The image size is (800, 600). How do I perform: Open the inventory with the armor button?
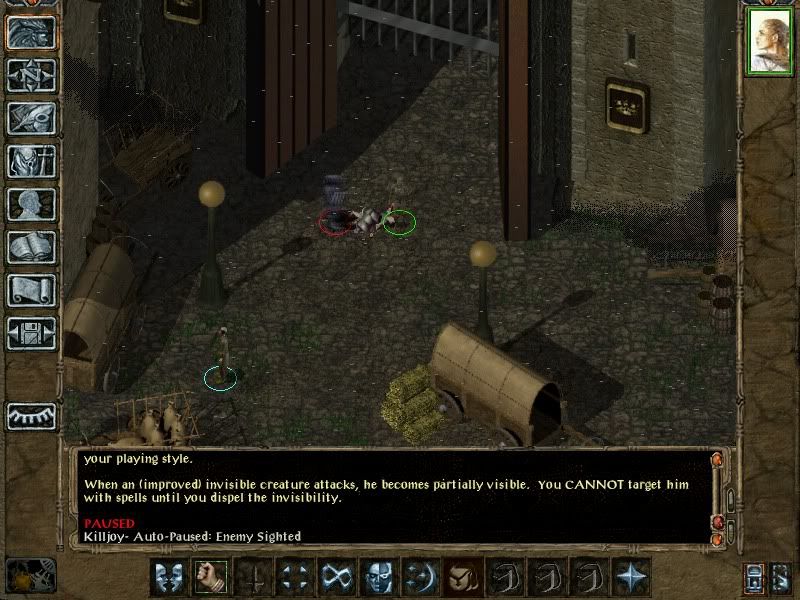[x=31, y=161]
